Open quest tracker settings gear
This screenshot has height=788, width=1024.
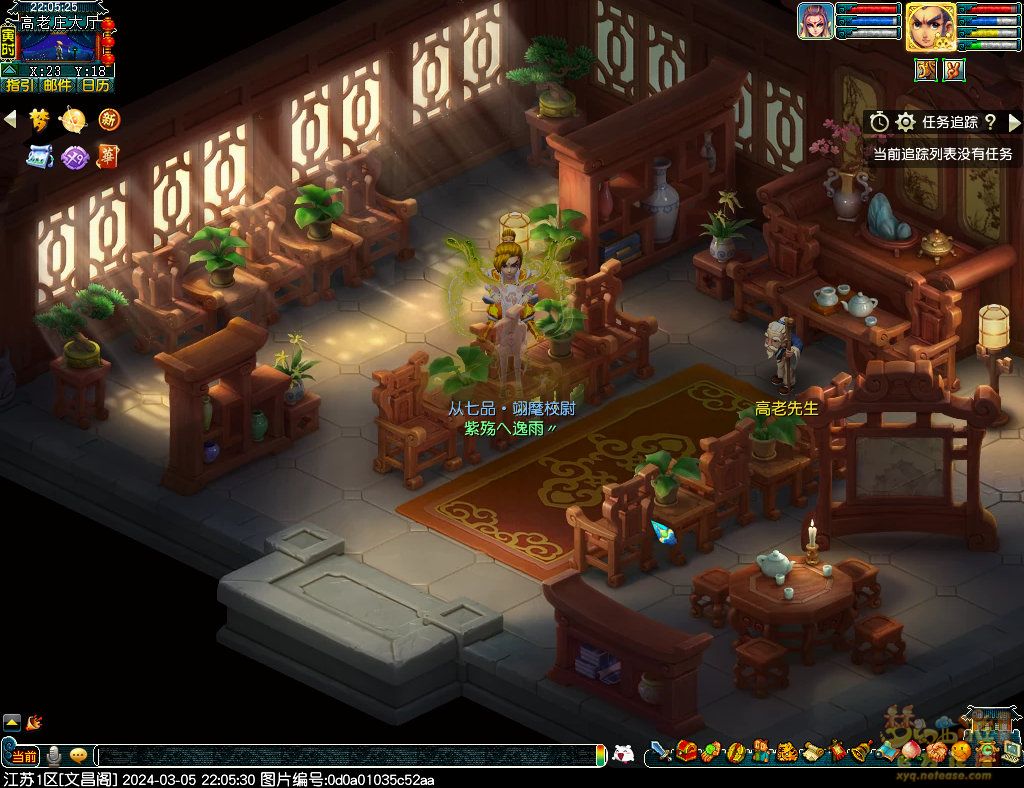906,122
